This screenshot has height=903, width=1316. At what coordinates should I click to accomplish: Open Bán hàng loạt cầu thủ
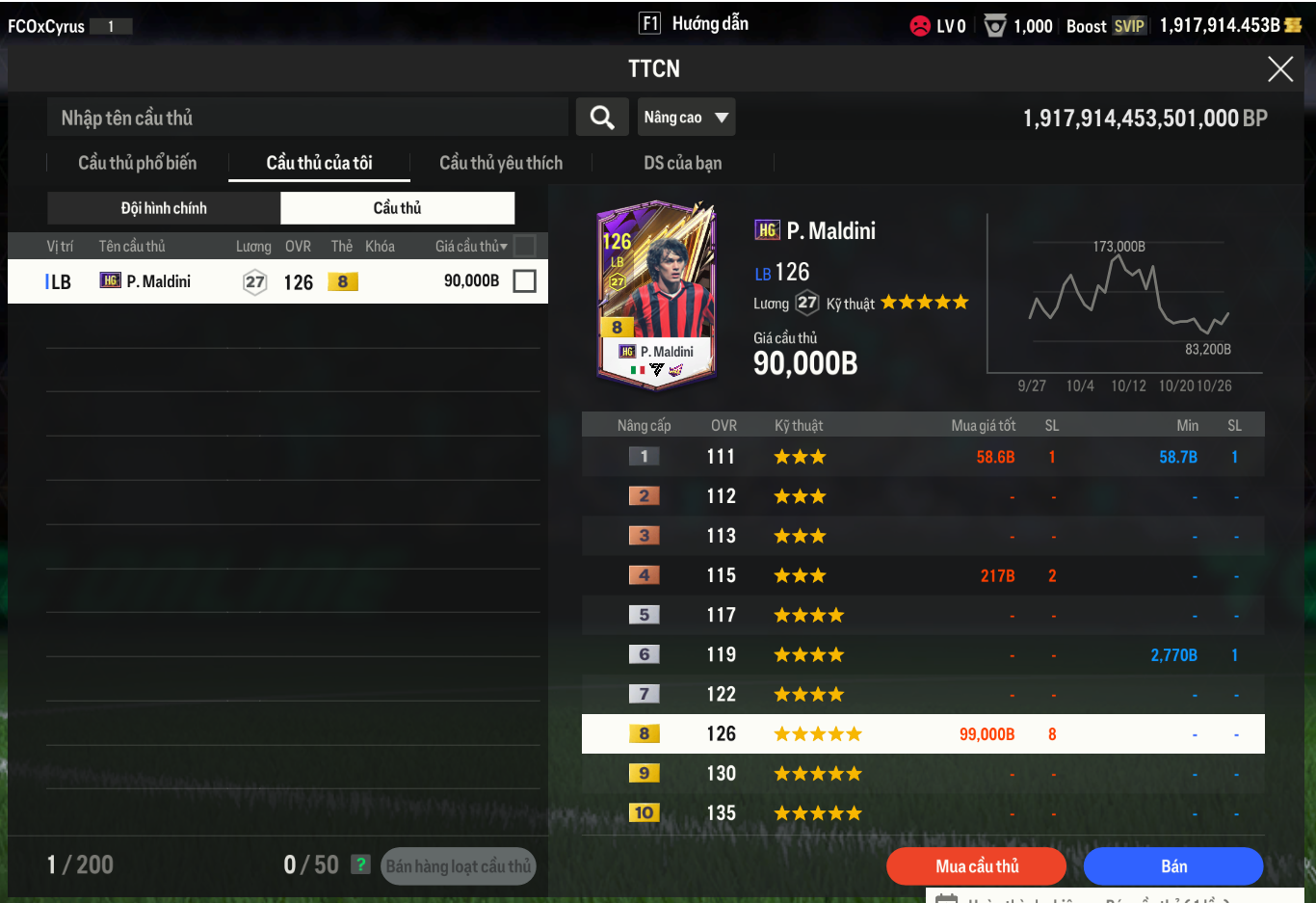pos(458,866)
